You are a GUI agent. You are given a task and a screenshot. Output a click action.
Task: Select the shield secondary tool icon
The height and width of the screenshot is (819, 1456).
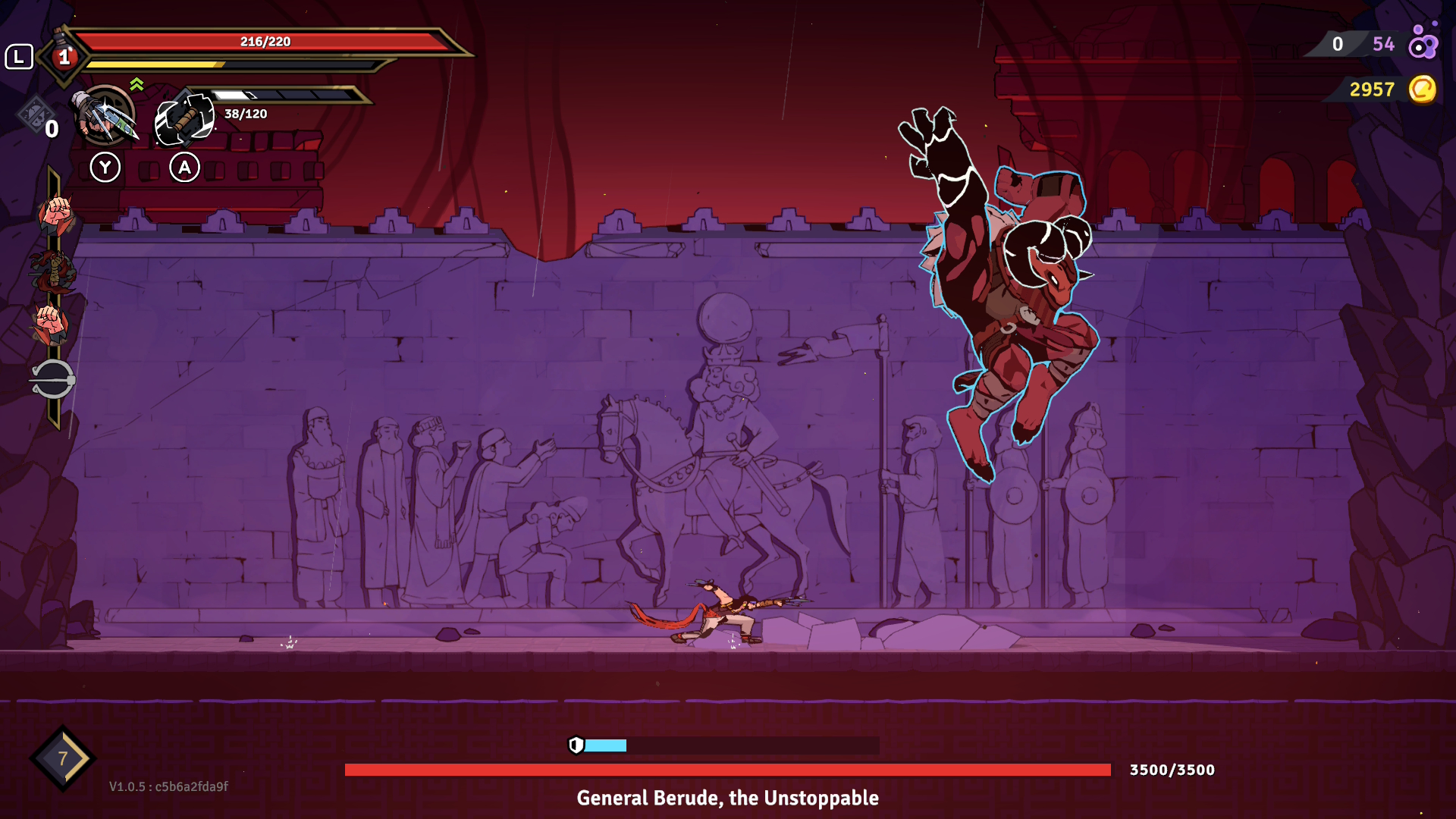(184, 119)
